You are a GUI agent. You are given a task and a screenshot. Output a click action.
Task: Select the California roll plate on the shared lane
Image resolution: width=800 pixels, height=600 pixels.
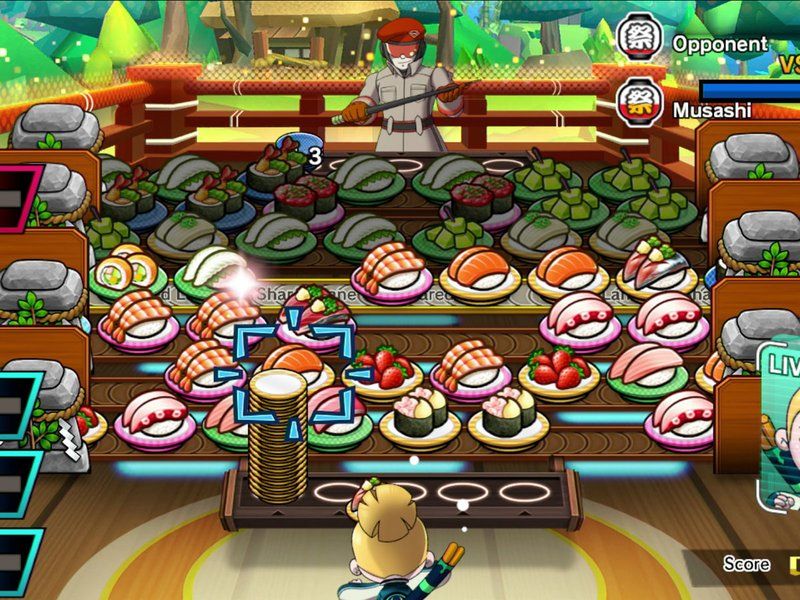tap(127, 270)
